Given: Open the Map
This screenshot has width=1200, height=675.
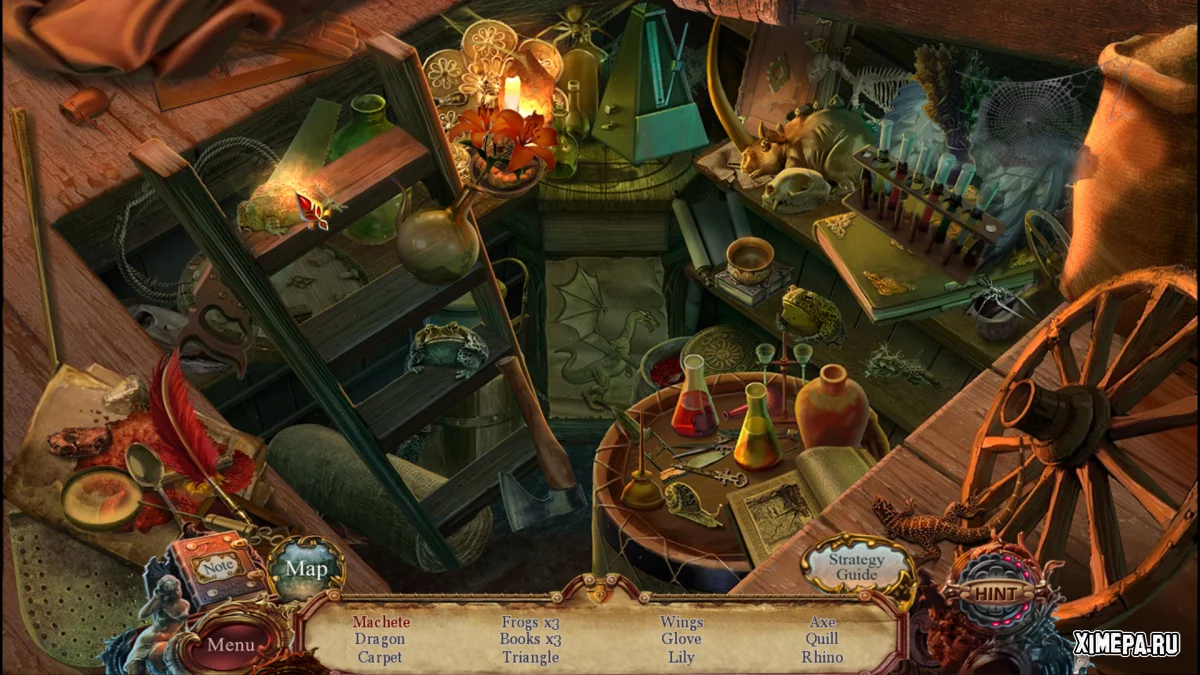Looking at the screenshot, I should [x=306, y=569].
